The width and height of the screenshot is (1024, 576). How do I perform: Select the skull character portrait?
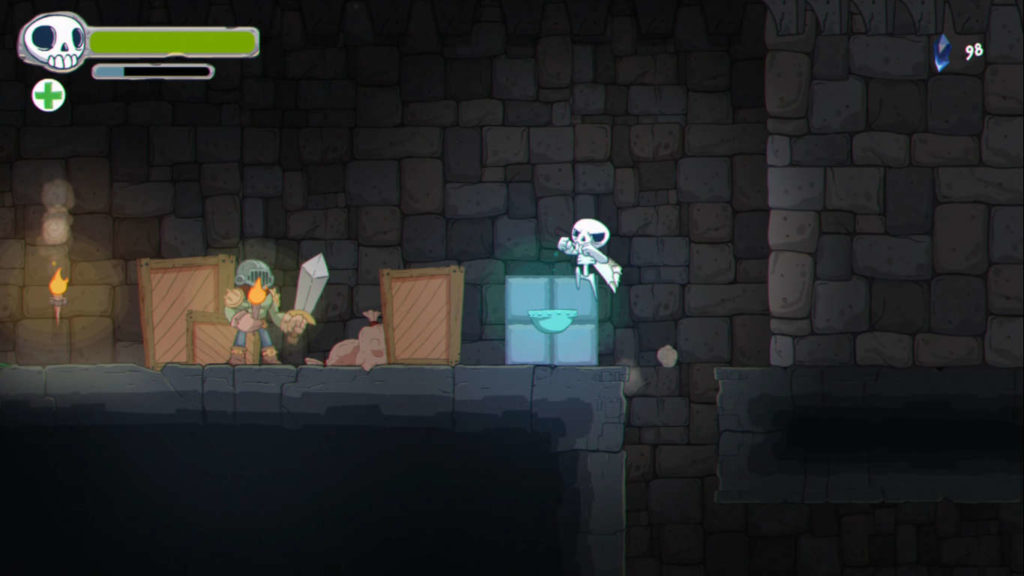pos(55,42)
